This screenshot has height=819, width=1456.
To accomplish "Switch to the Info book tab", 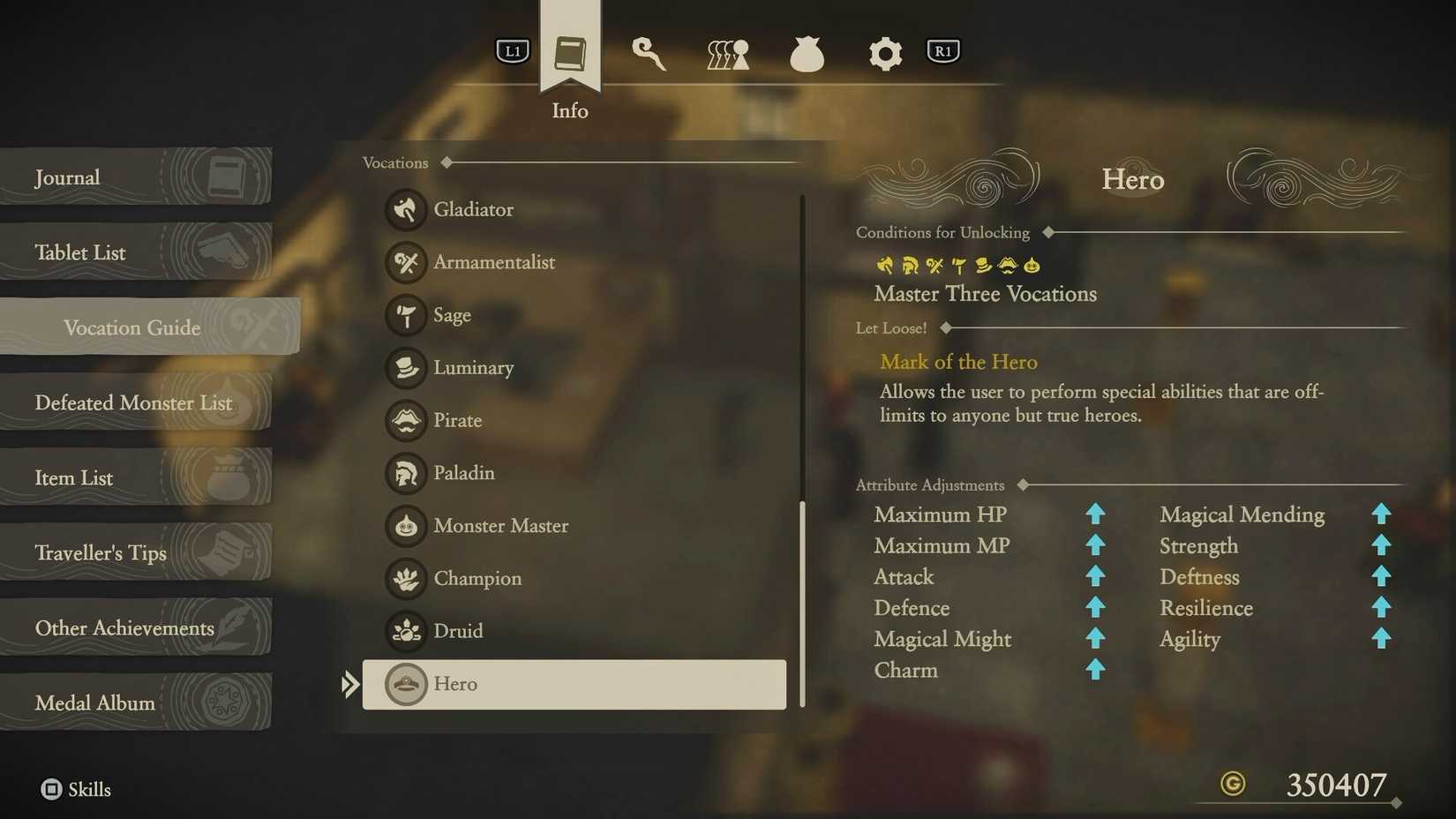I will click(569, 53).
